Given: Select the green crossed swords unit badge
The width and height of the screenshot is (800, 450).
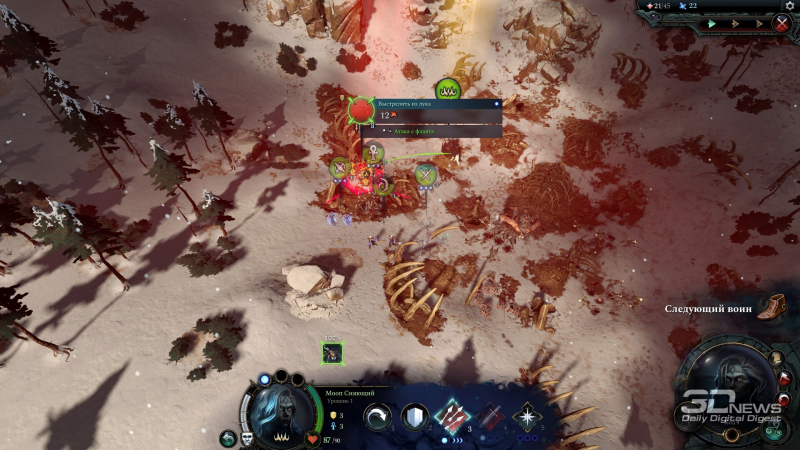Looking at the screenshot, I should [x=426, y=175].
